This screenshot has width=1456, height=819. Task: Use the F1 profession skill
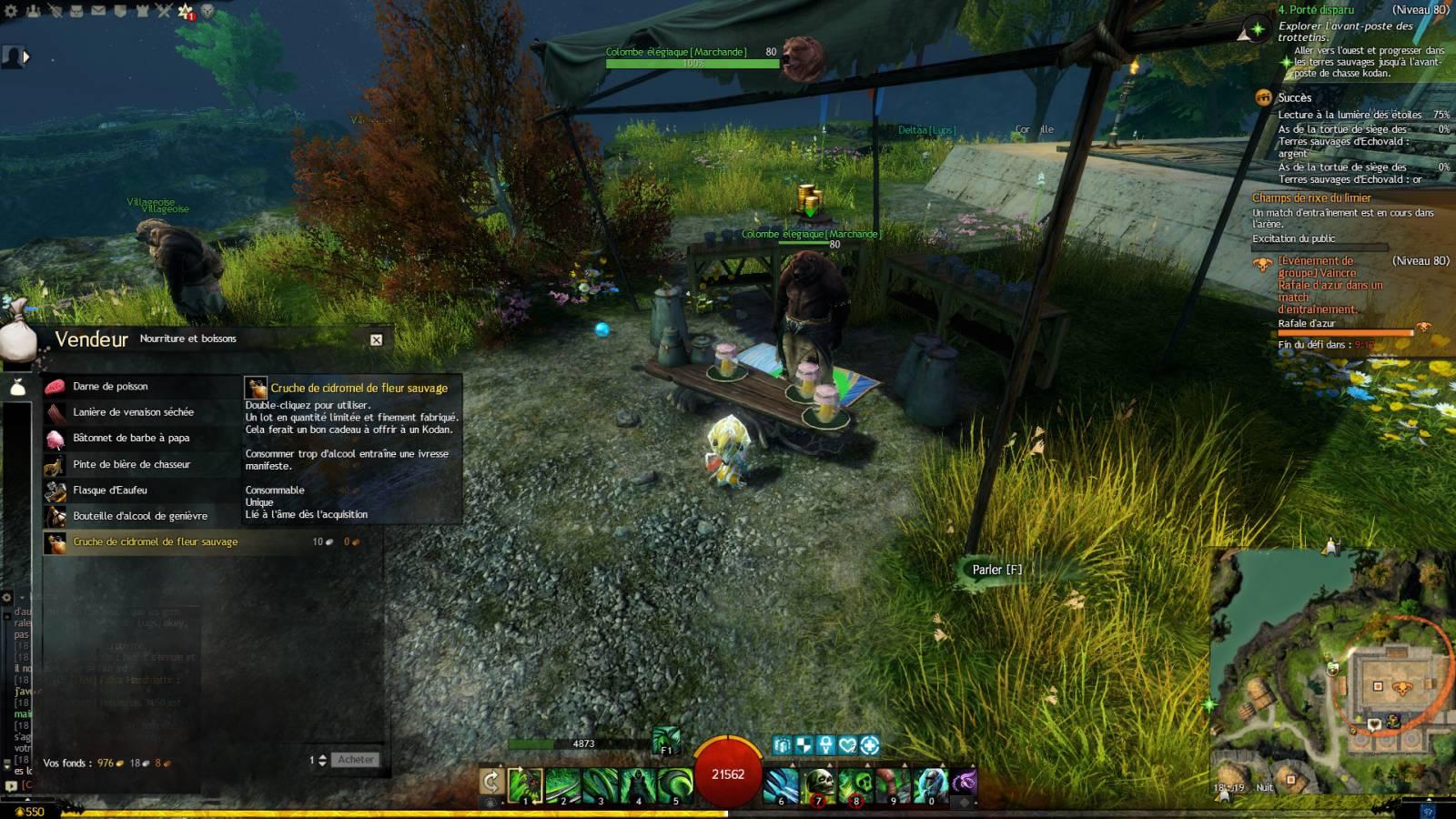665,741
